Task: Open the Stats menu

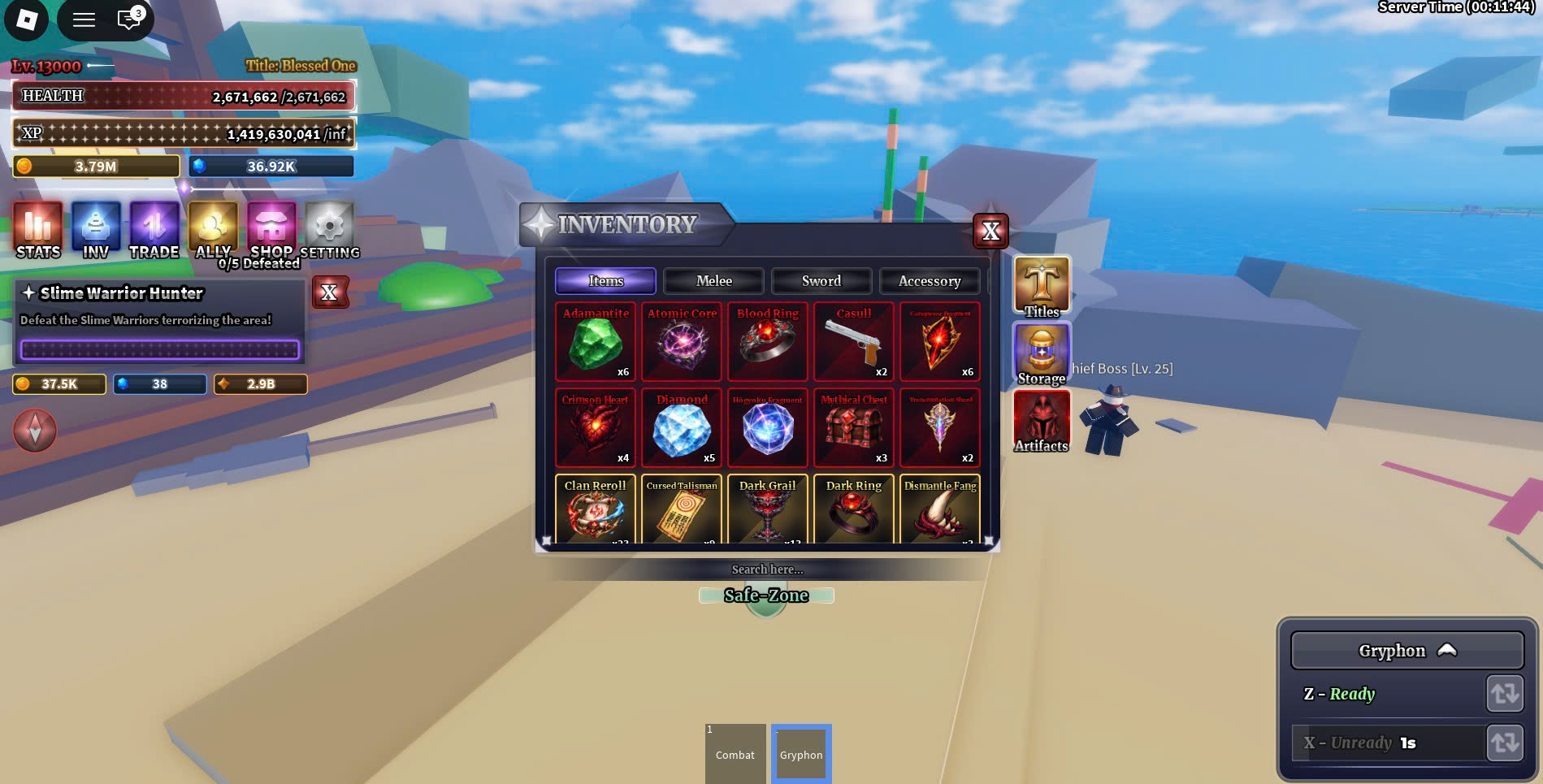Action: (x=38, y=230)
